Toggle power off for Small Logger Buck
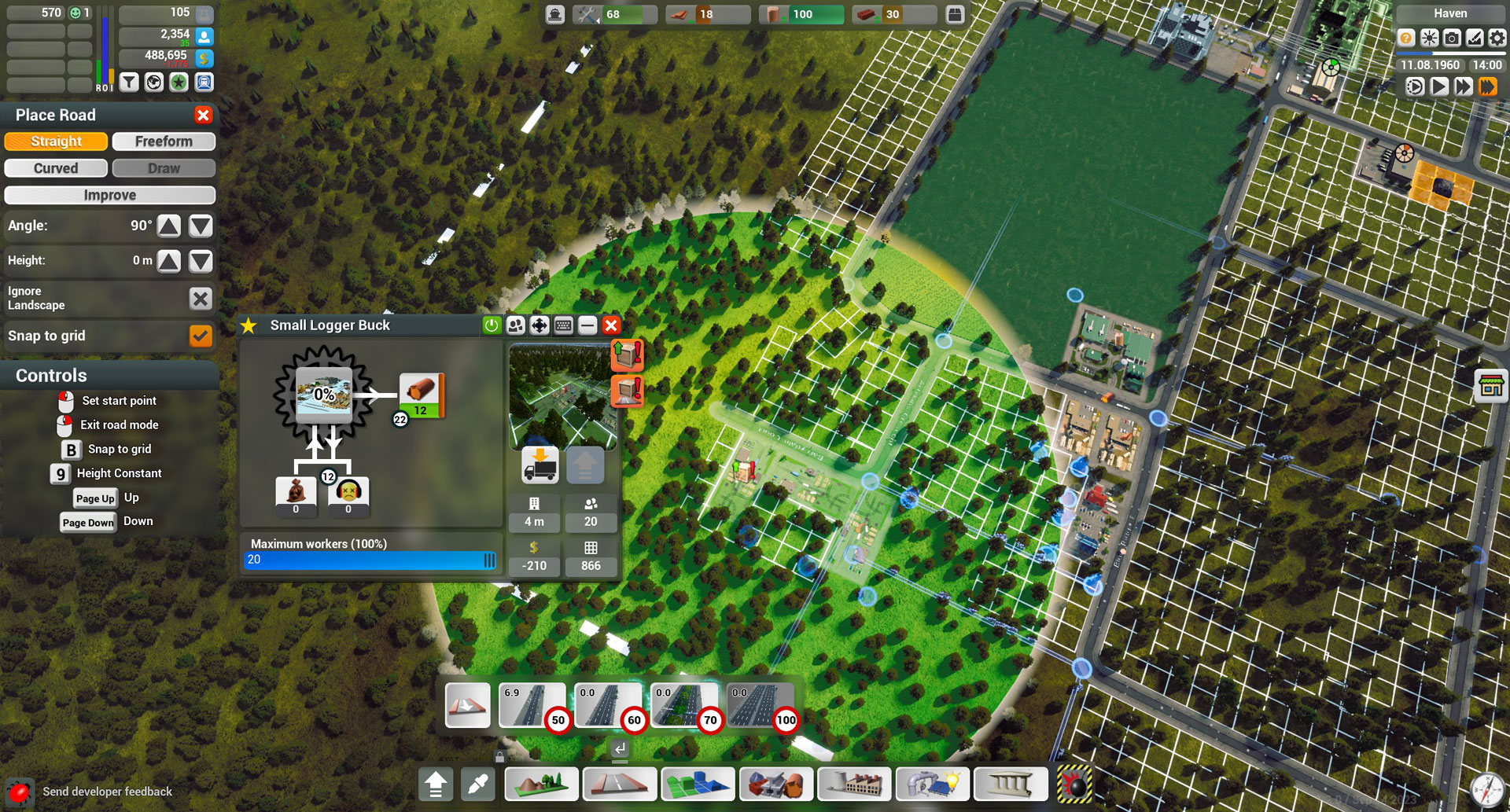This screenshot has height=812, width=1510. pos(491,325)
